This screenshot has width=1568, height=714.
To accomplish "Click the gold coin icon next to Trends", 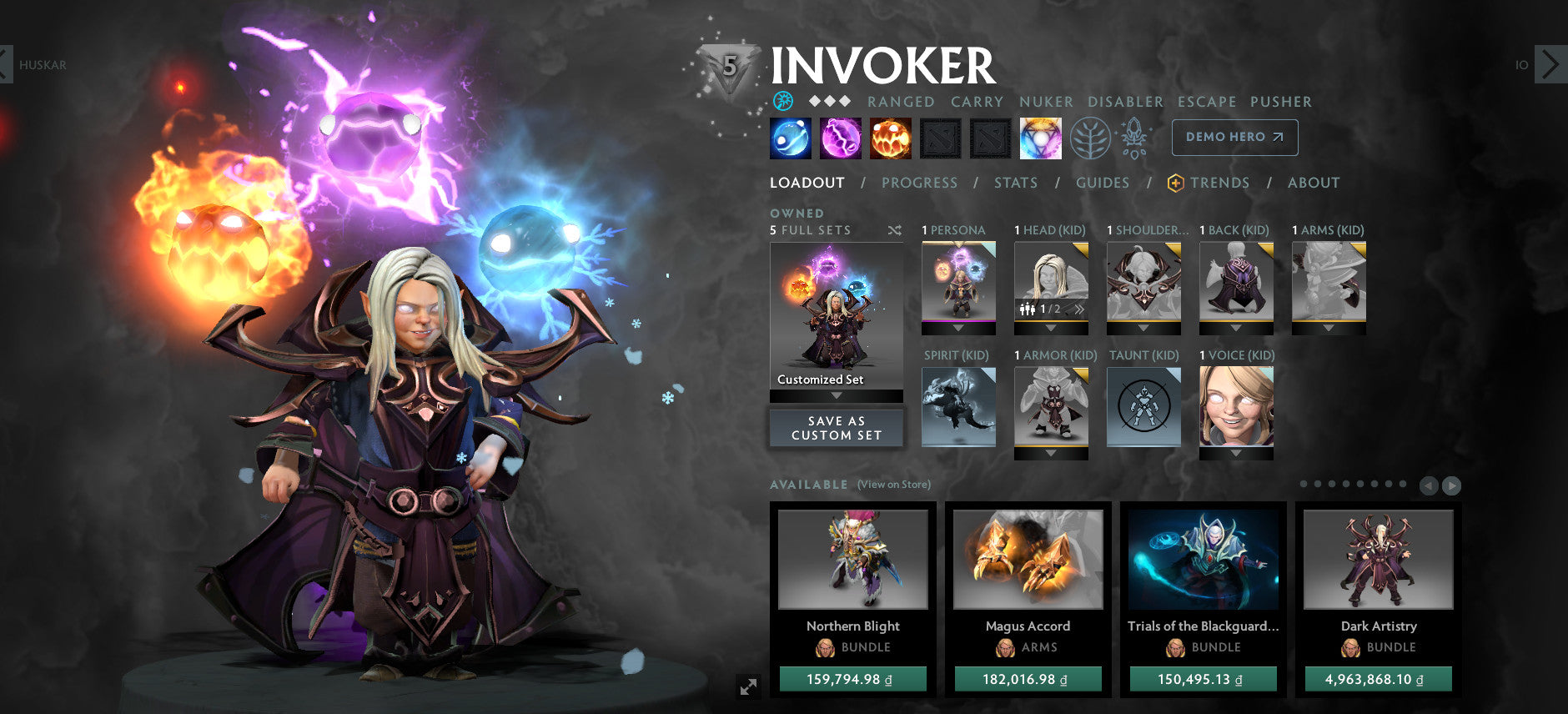I will 1173,183.
